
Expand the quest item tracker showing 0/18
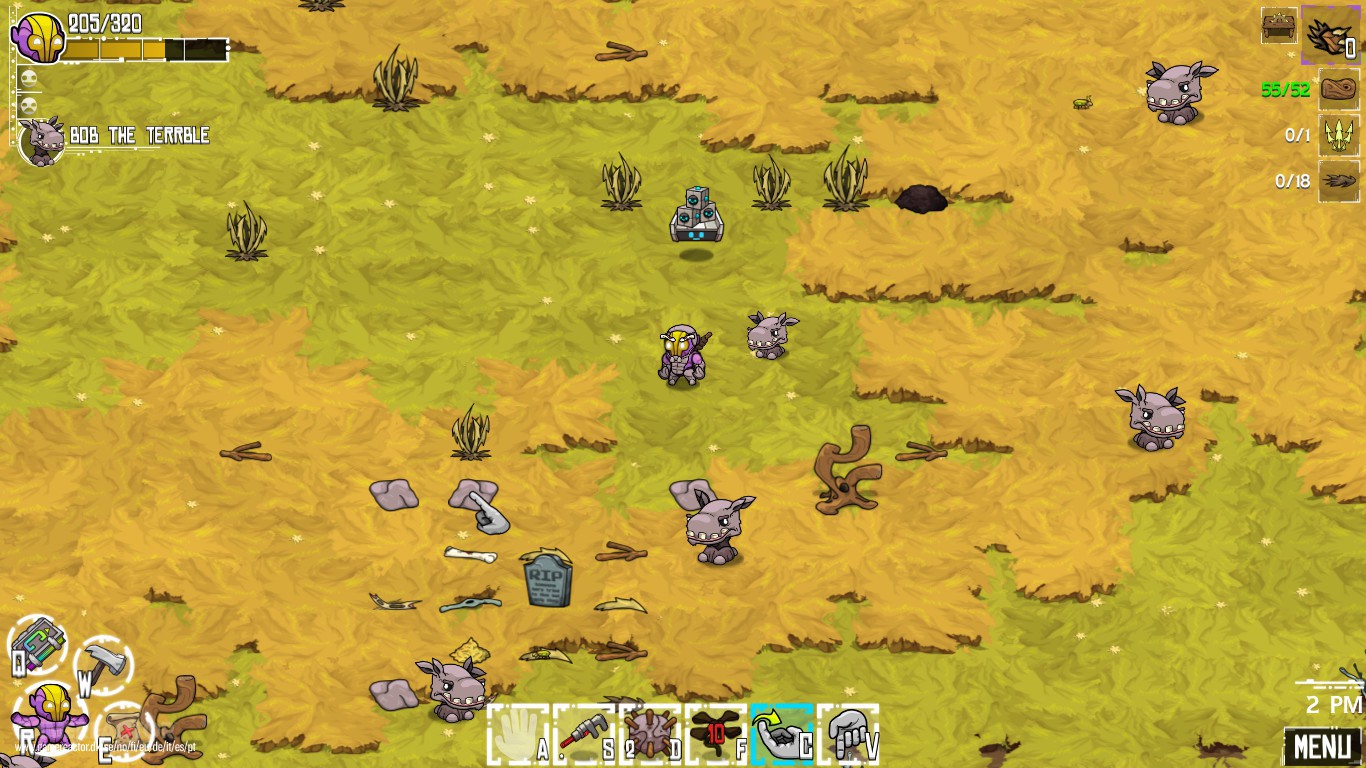point(1337,181)
